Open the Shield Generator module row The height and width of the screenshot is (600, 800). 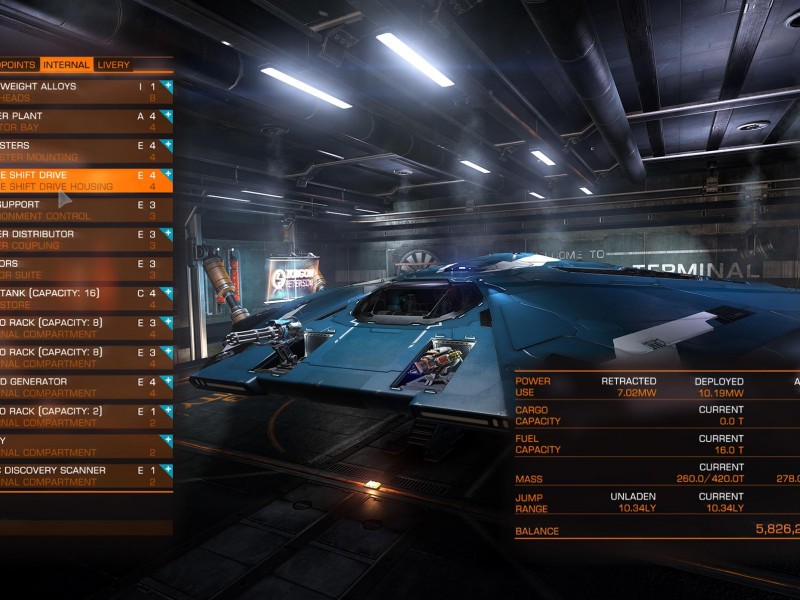[x=80, y=387]
